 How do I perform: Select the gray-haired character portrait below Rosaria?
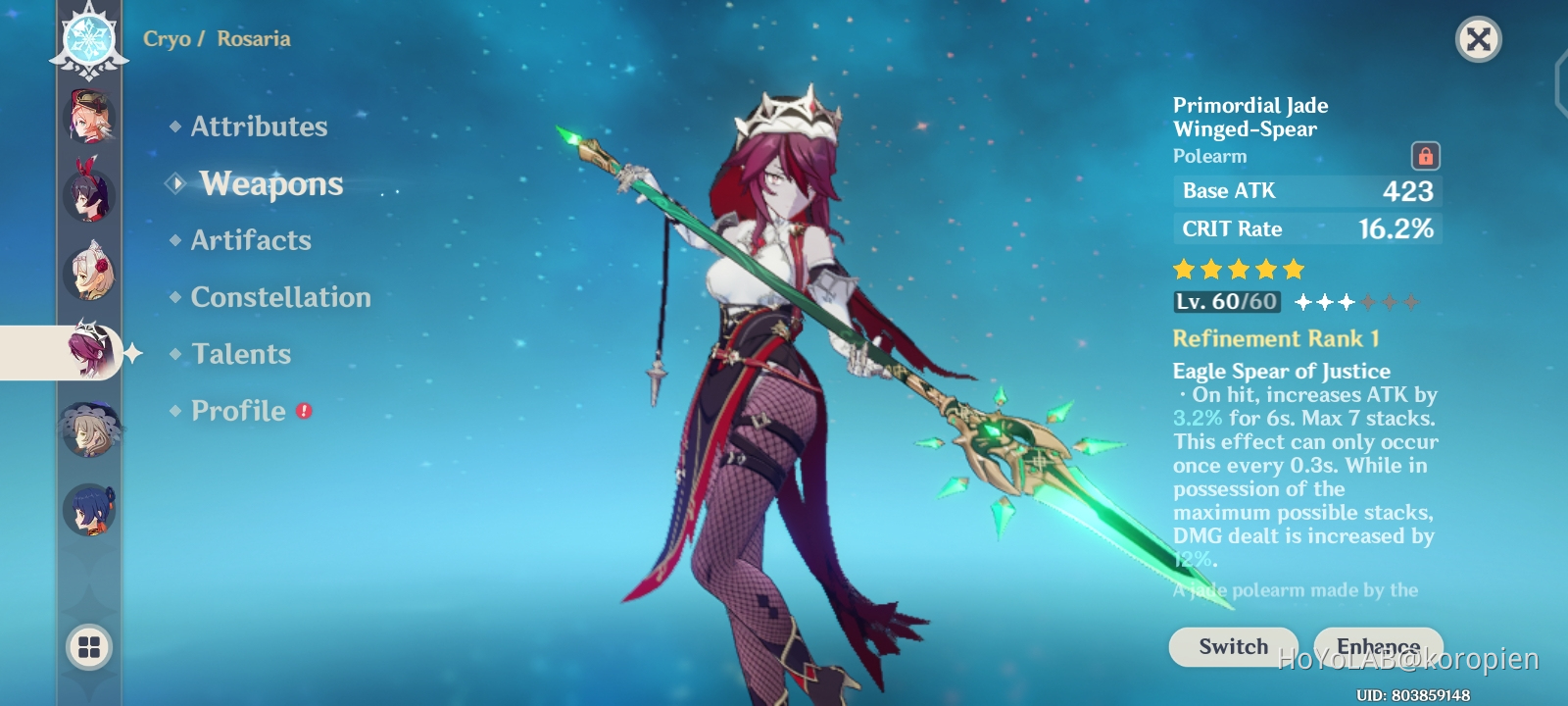point(91,431)
